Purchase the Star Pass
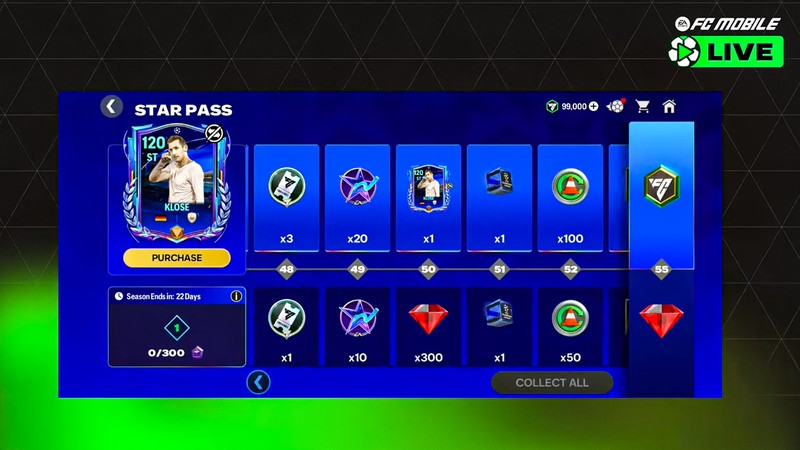800x450 pixels. pyautogui.click(x=177, y=258)
